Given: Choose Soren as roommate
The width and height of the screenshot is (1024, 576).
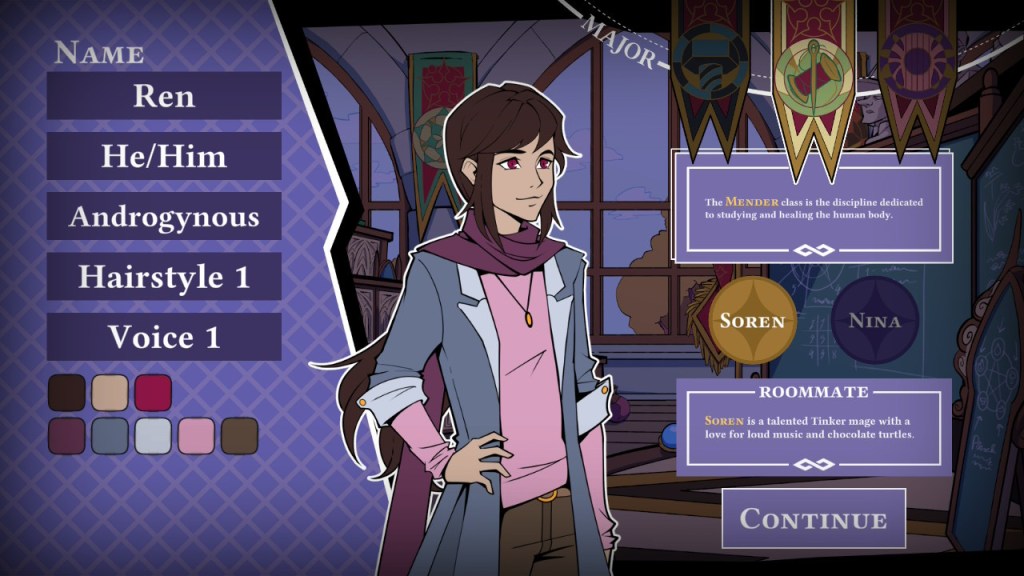Looking at the screenshot, I should click(753, 321).
